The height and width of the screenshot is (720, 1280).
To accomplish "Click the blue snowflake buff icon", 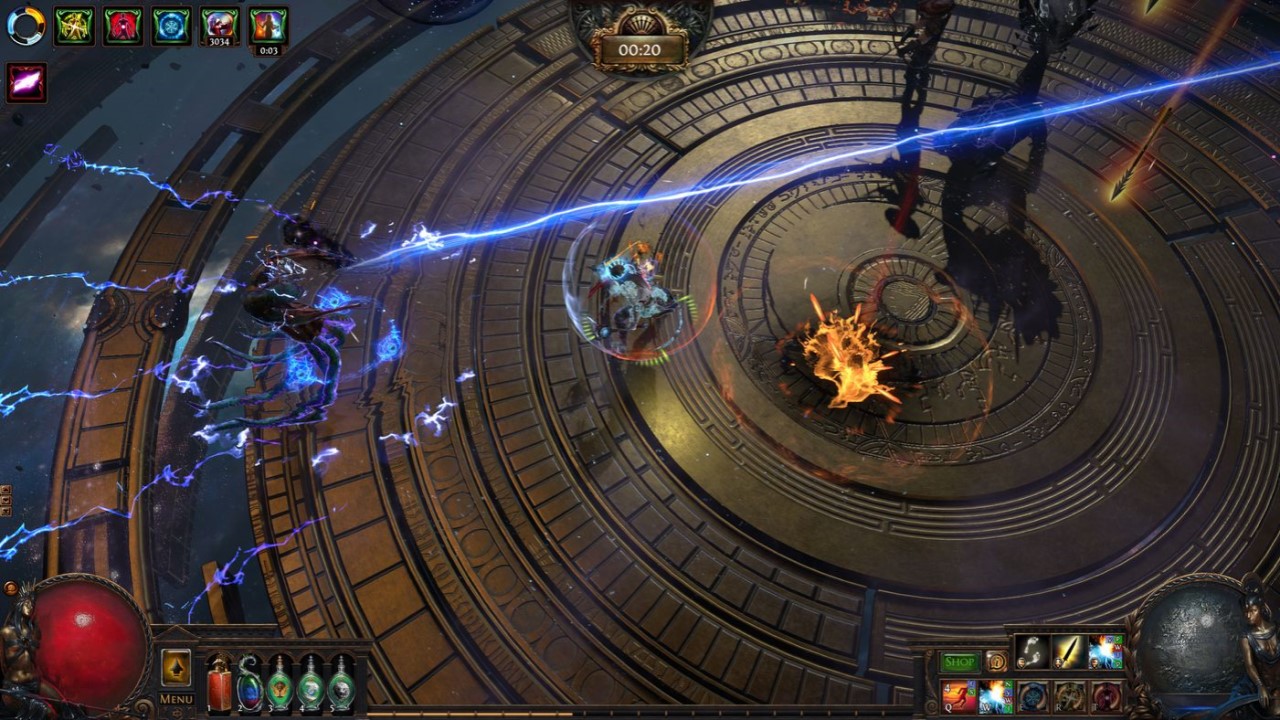I will (x=172, y=26).
